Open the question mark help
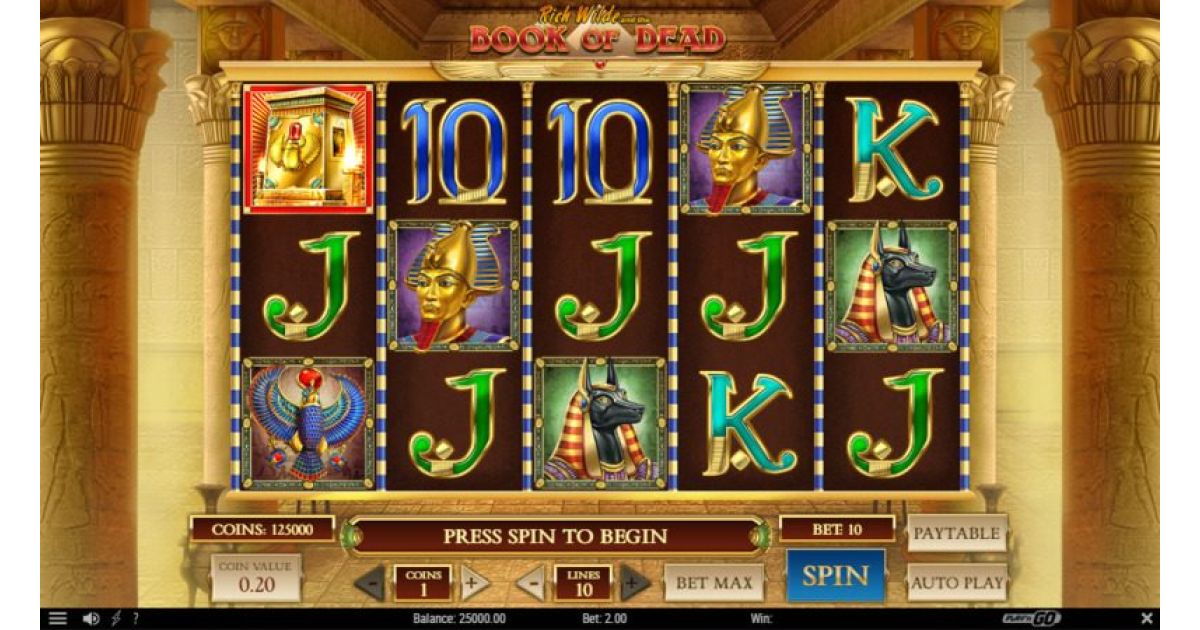Image resolution: width=1200 pixels, height=630 pixels. [x=135, y=619]
